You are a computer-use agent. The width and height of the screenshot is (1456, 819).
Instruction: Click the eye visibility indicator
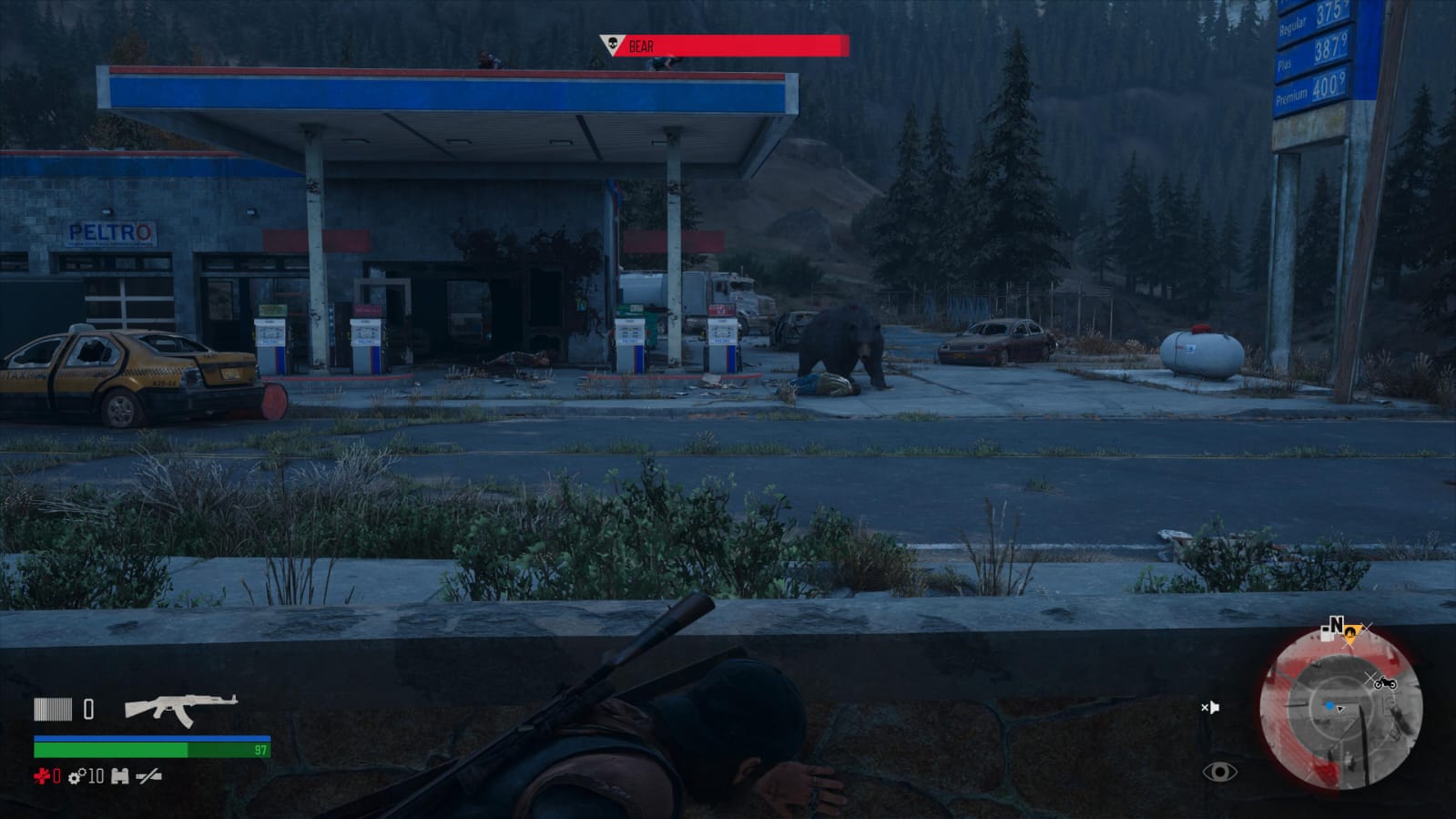(1219, 773)
